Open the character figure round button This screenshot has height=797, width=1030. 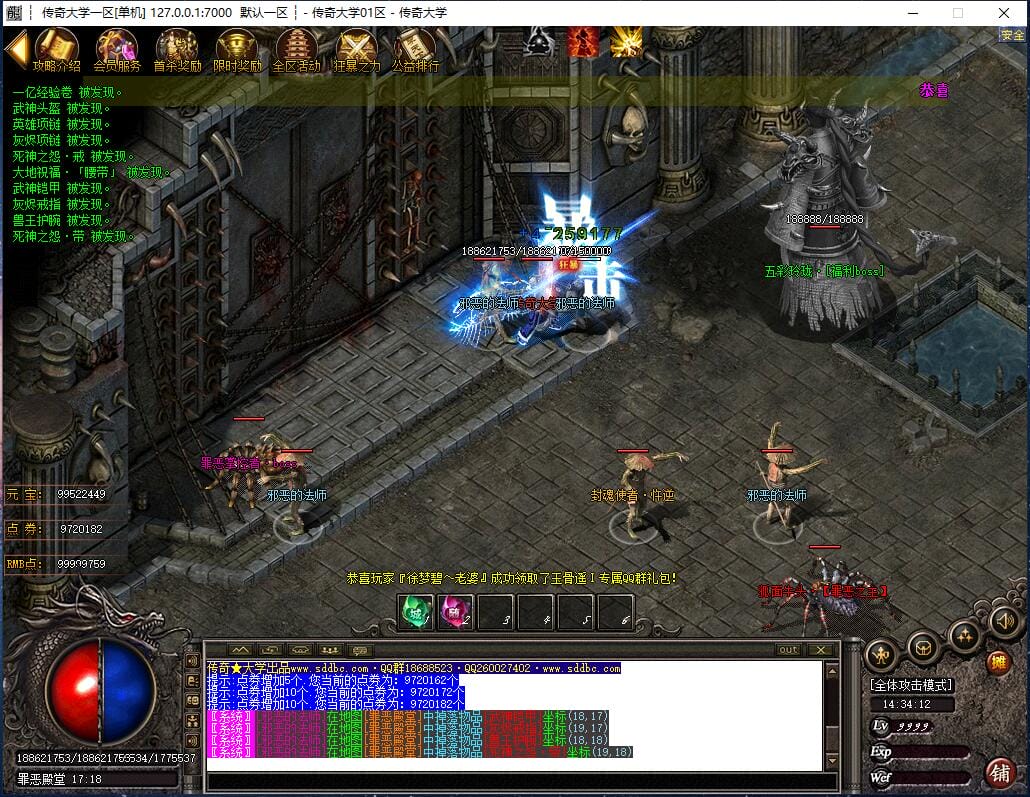881,655
